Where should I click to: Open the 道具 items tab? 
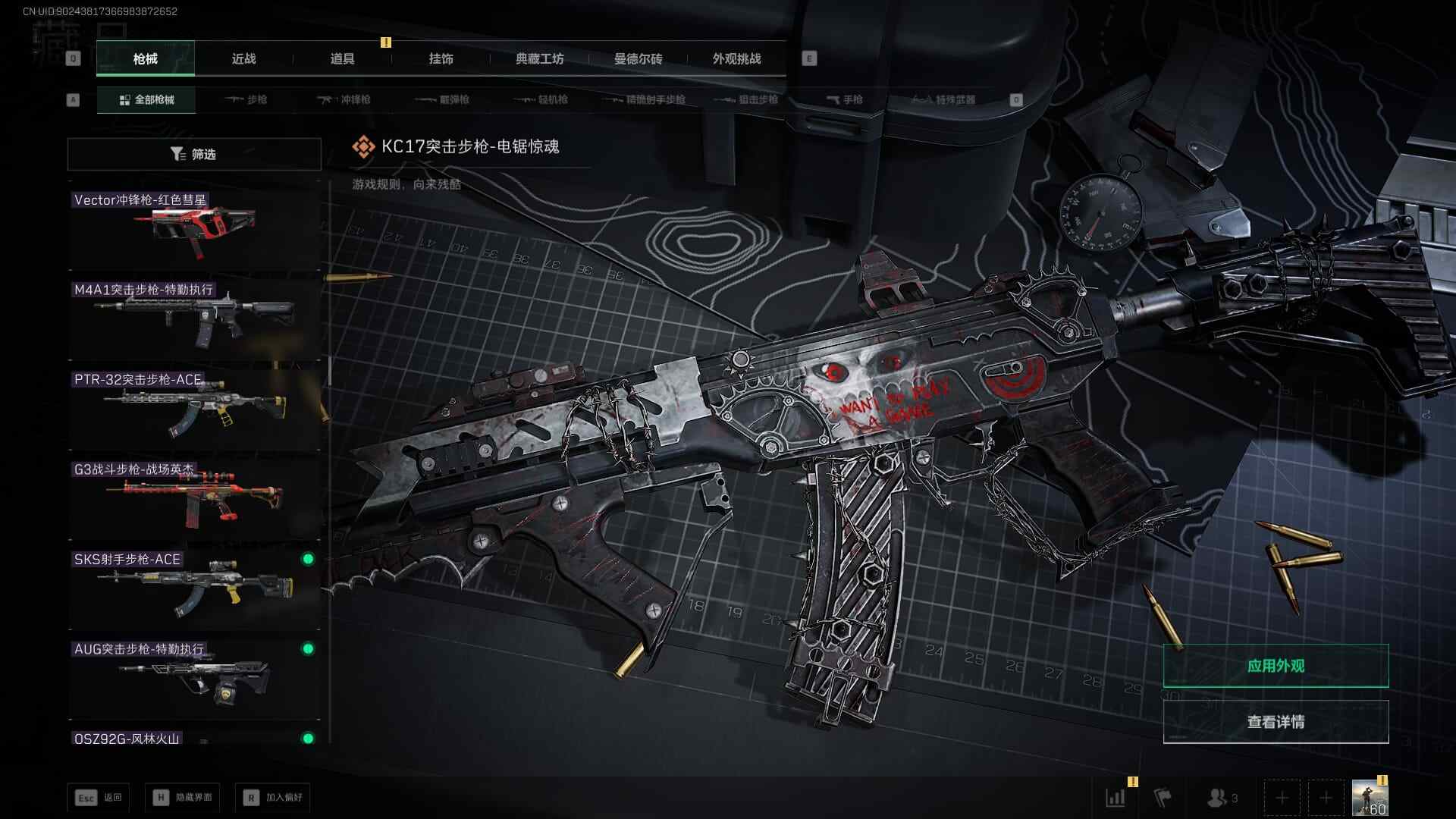point(342,58)
